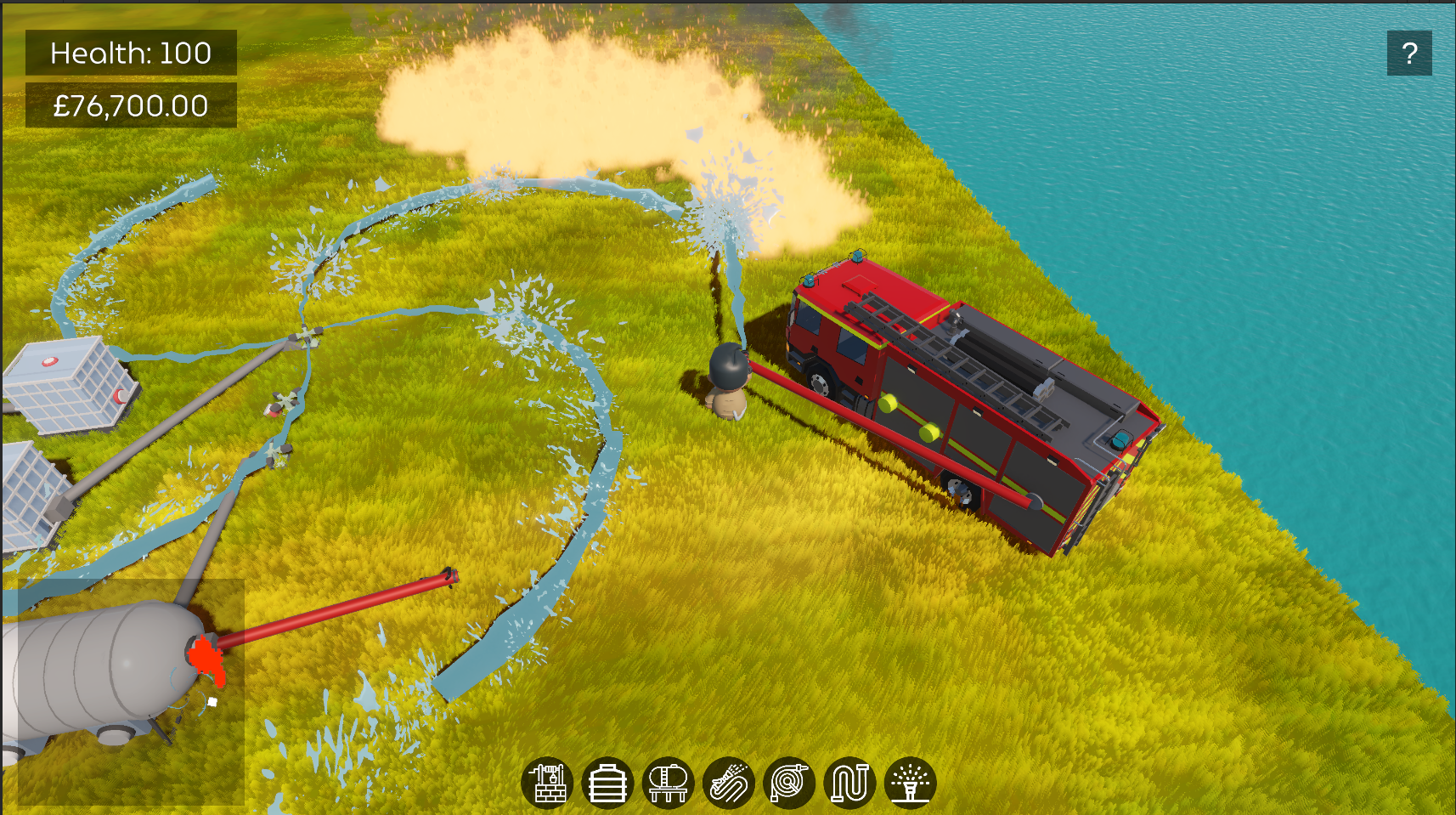Choose the upright ribbed water tank

pyautogui.click(x=607, y=782)
